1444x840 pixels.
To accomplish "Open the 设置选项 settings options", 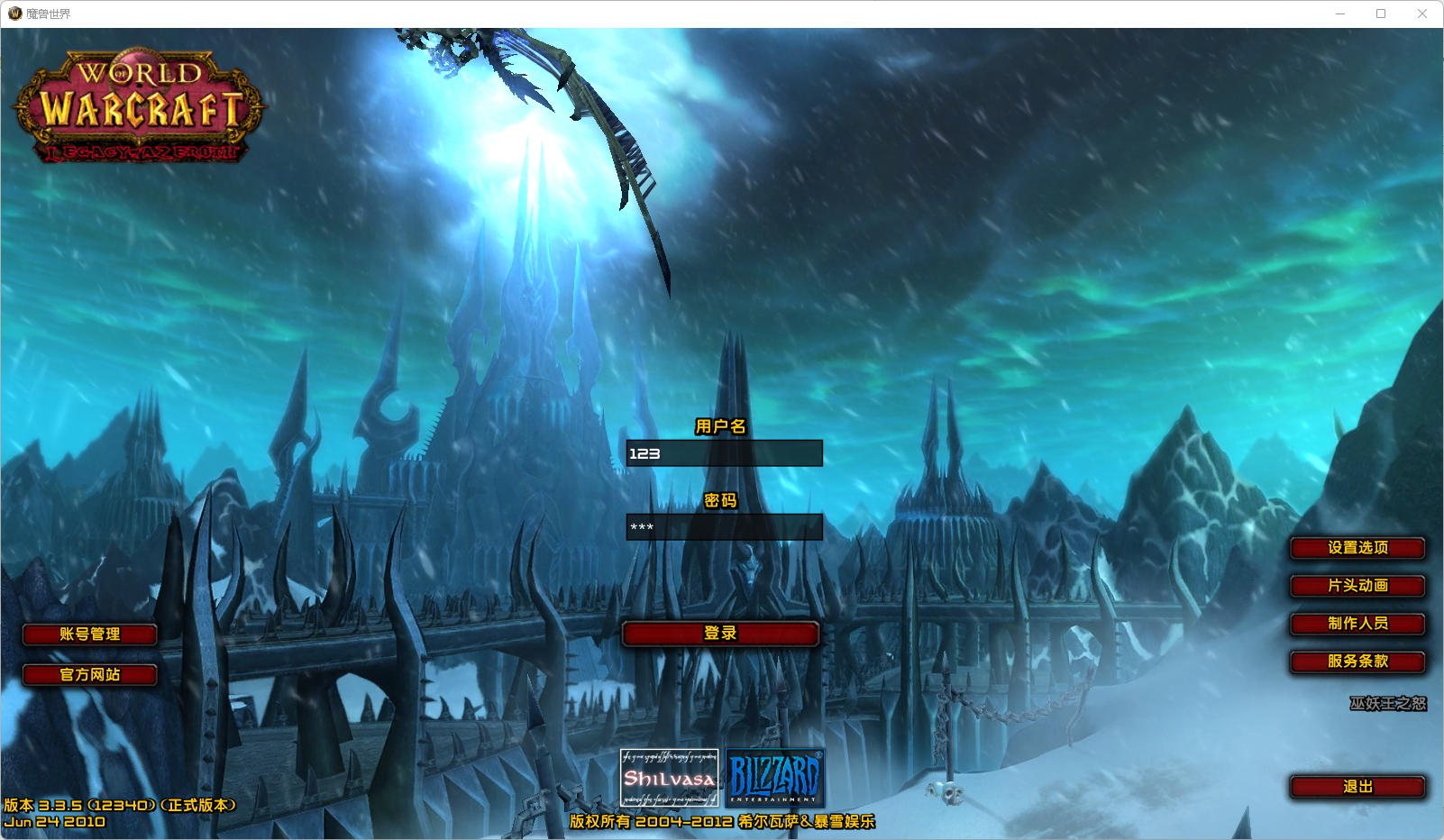I will 1357,548.
